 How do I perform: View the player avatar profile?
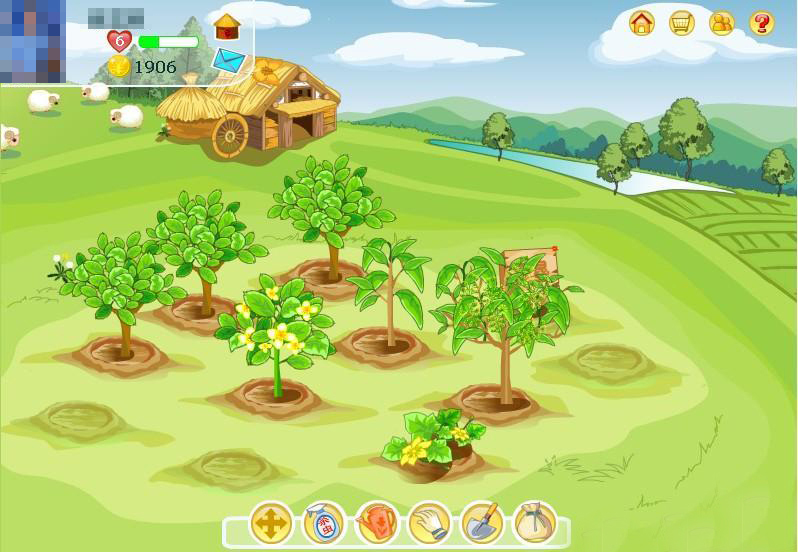point(32,42)
